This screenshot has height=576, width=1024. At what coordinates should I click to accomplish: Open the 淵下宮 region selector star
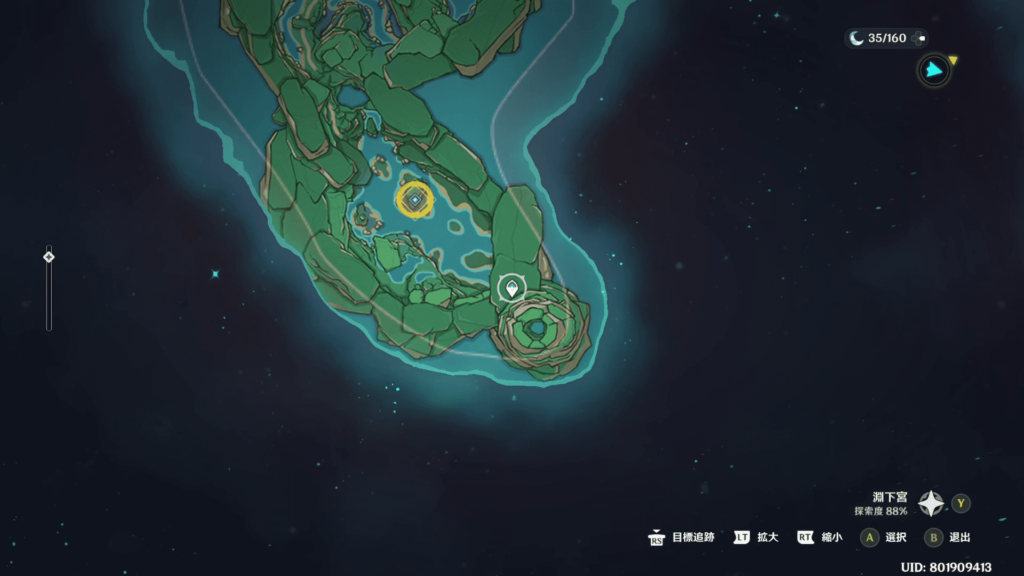click(x=932, y=503)
